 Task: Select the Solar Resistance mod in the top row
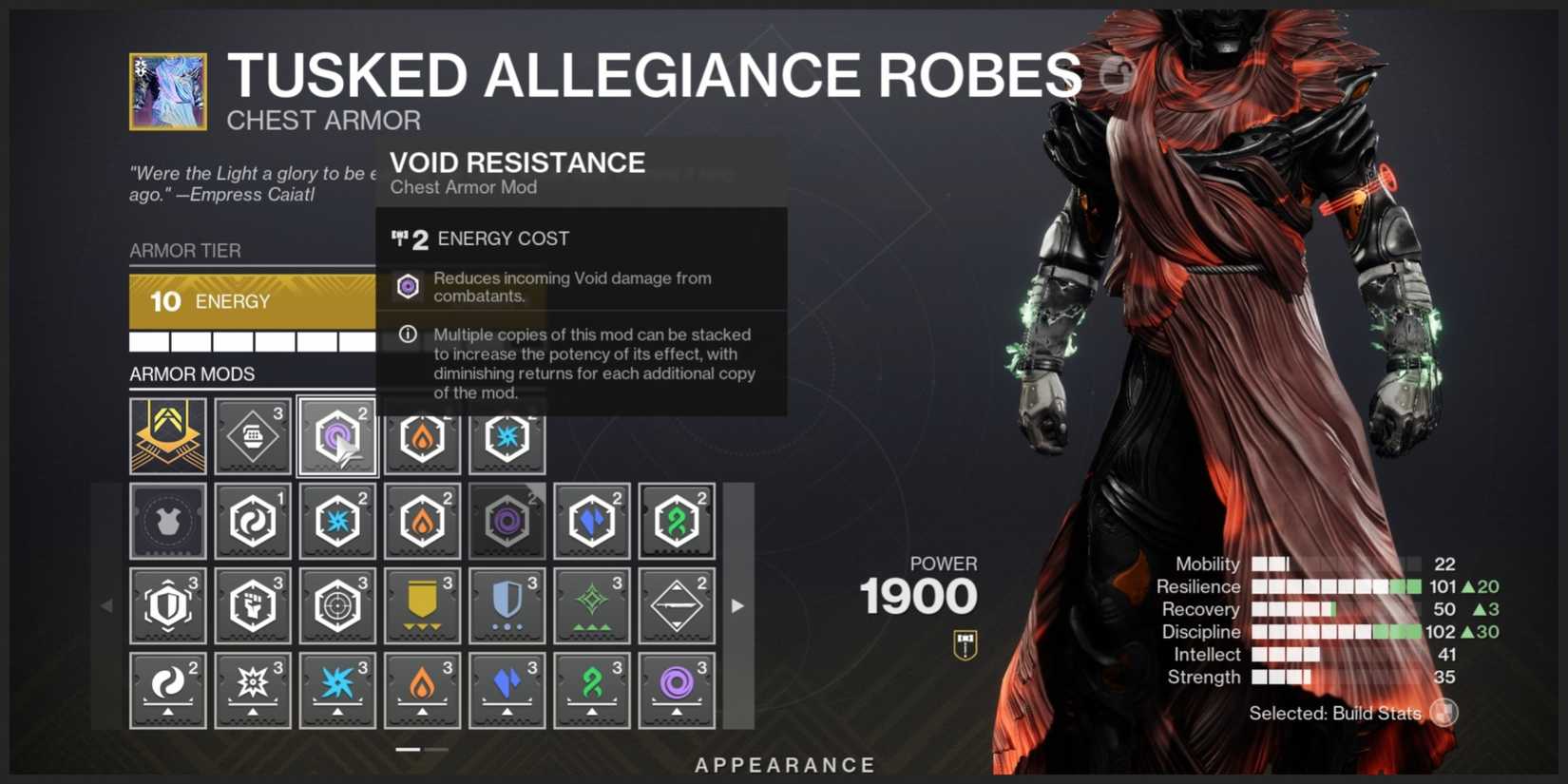click(423, 437)
